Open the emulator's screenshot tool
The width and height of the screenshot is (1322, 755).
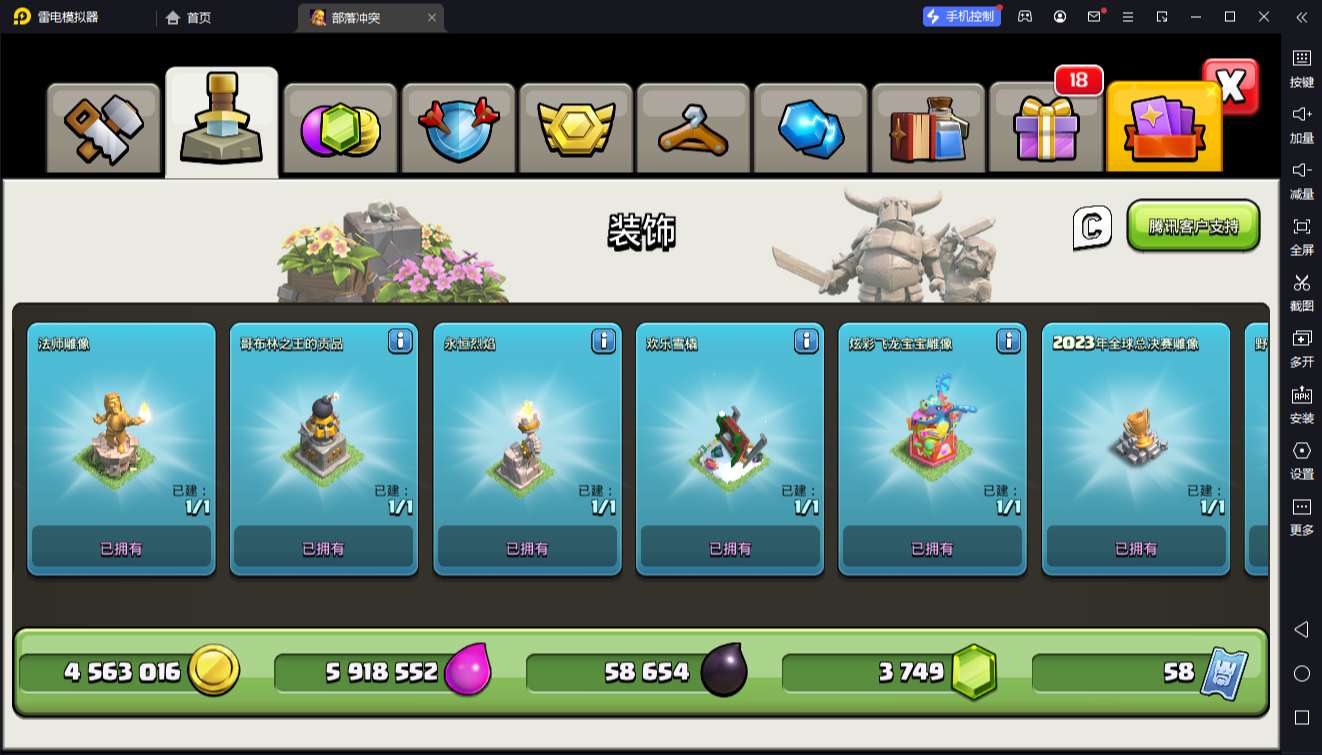pos(1301,290)
